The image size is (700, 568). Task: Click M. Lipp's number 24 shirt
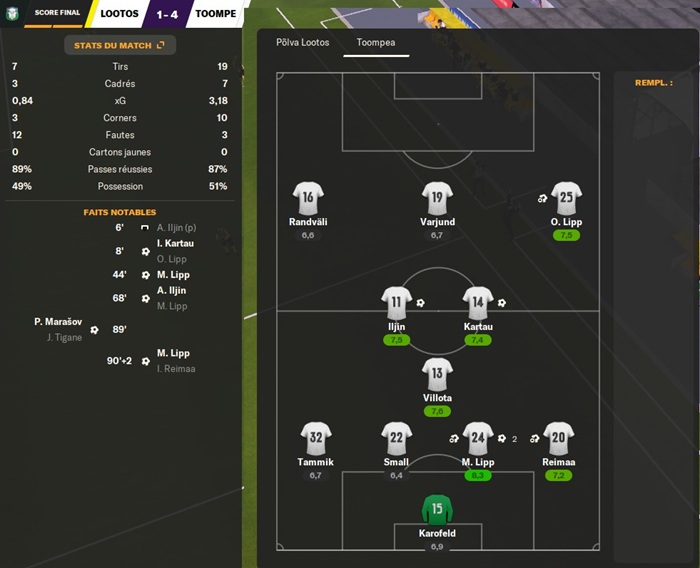478,438
